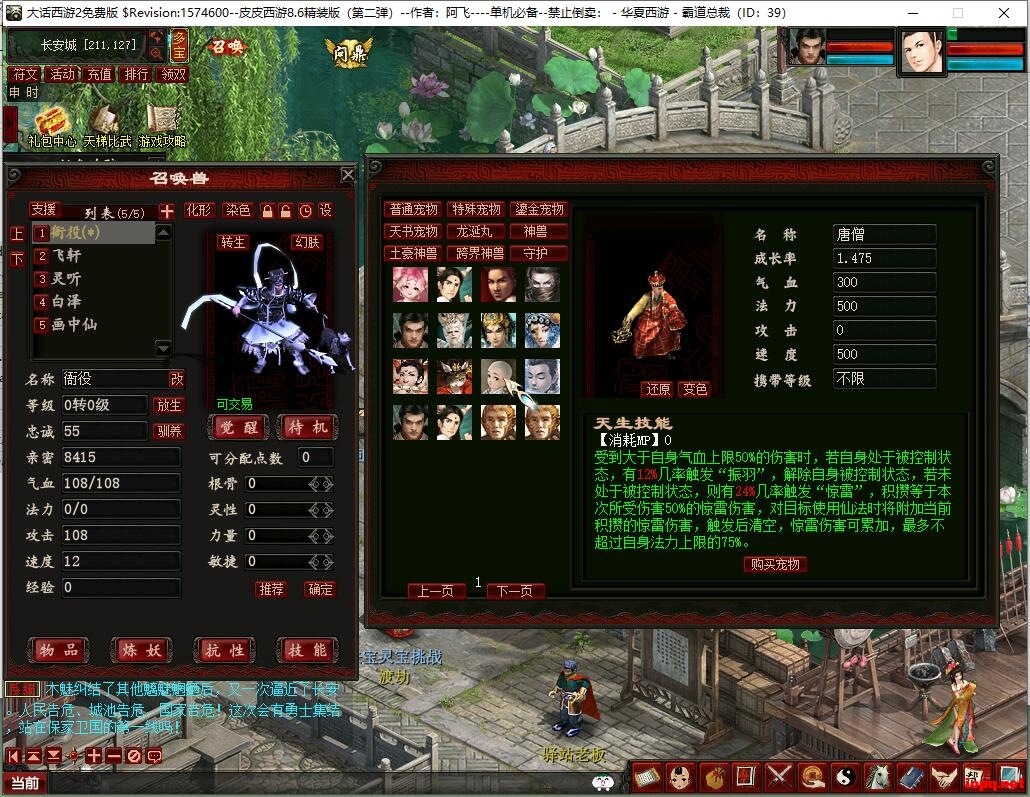Open the 神兽 pet category

click(x=538, y=232)
